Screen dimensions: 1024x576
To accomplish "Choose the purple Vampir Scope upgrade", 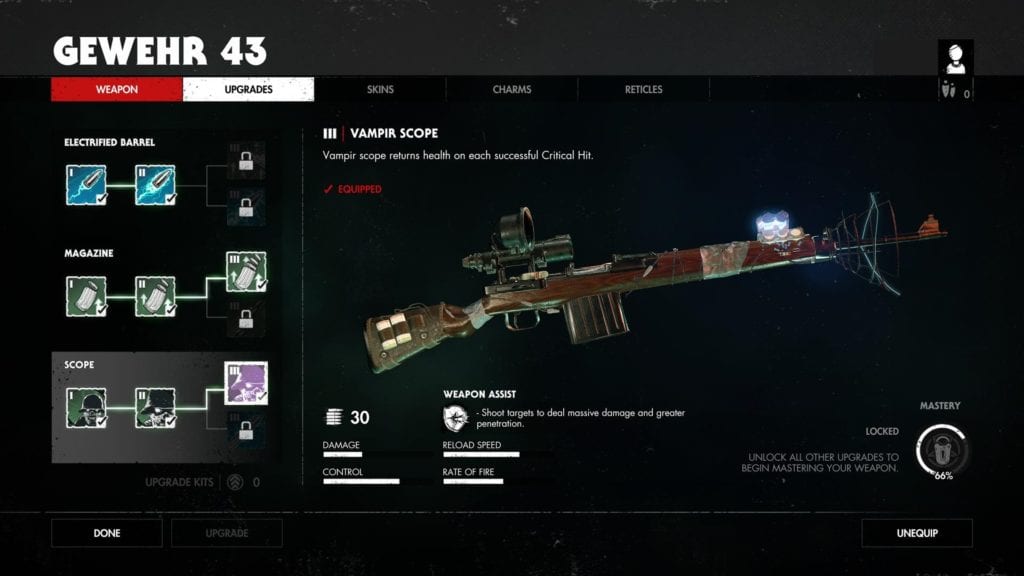I will (x=245, y=383).
